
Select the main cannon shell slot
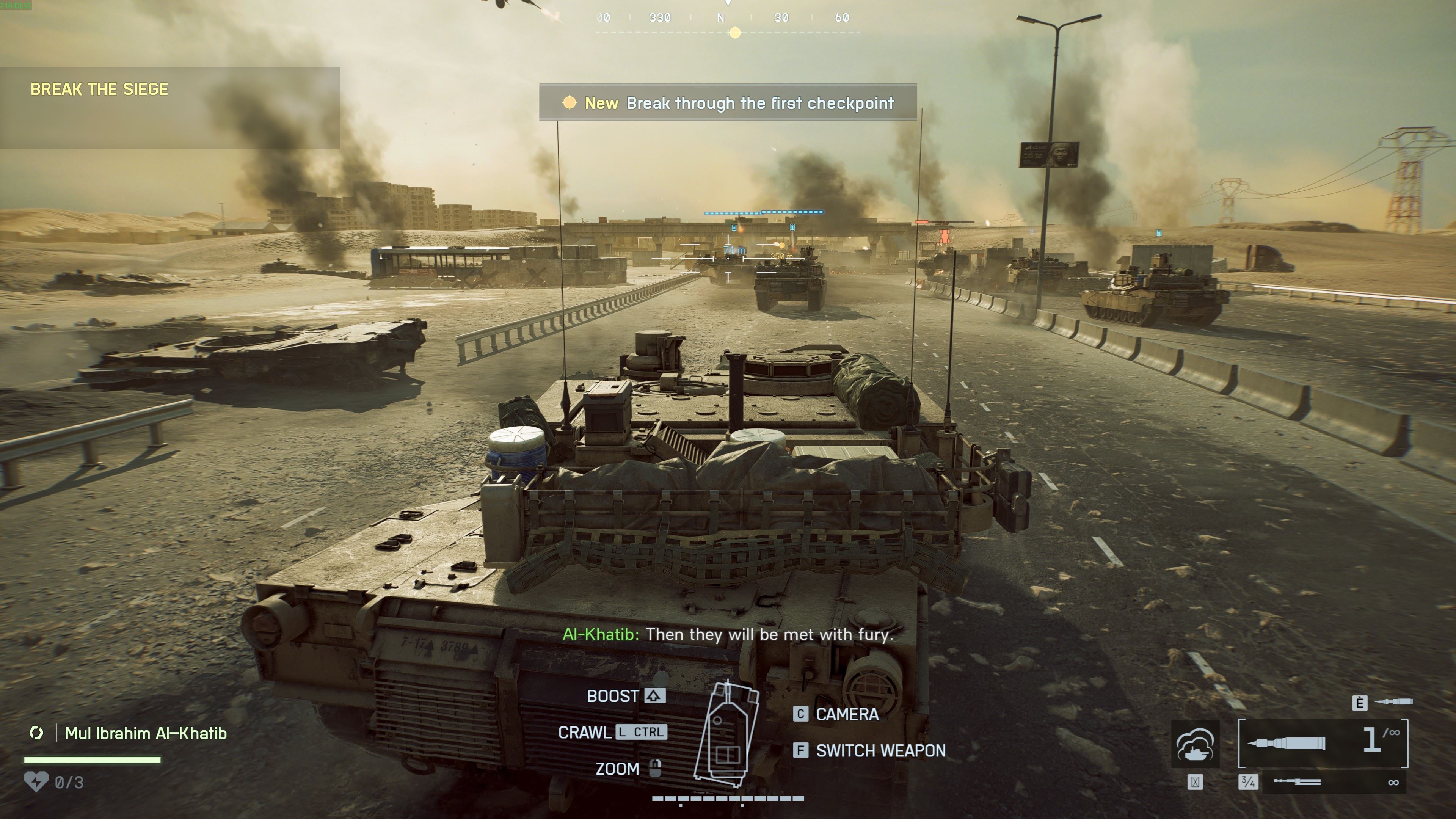coord(1323,743)
